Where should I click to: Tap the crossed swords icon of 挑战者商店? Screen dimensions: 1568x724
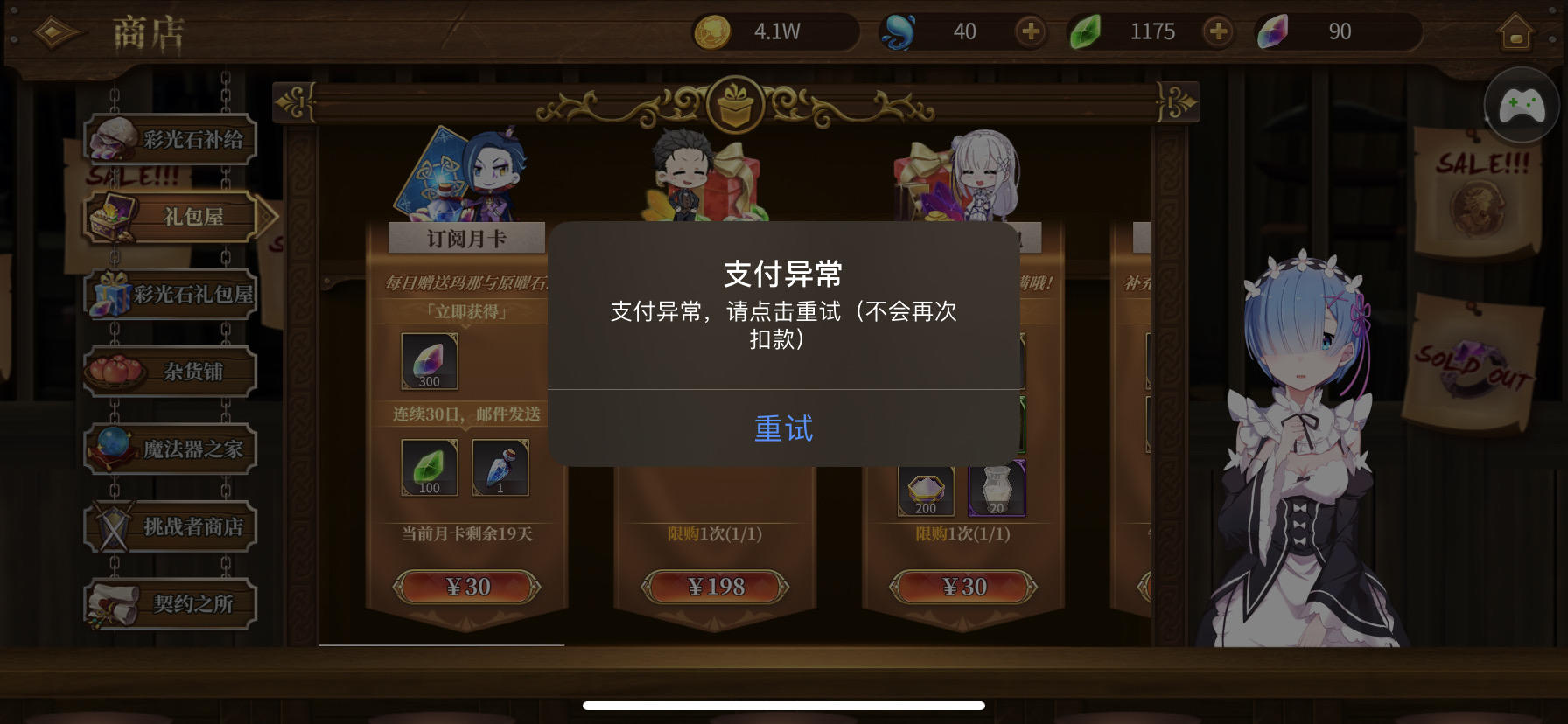click(x=113, y=525)
